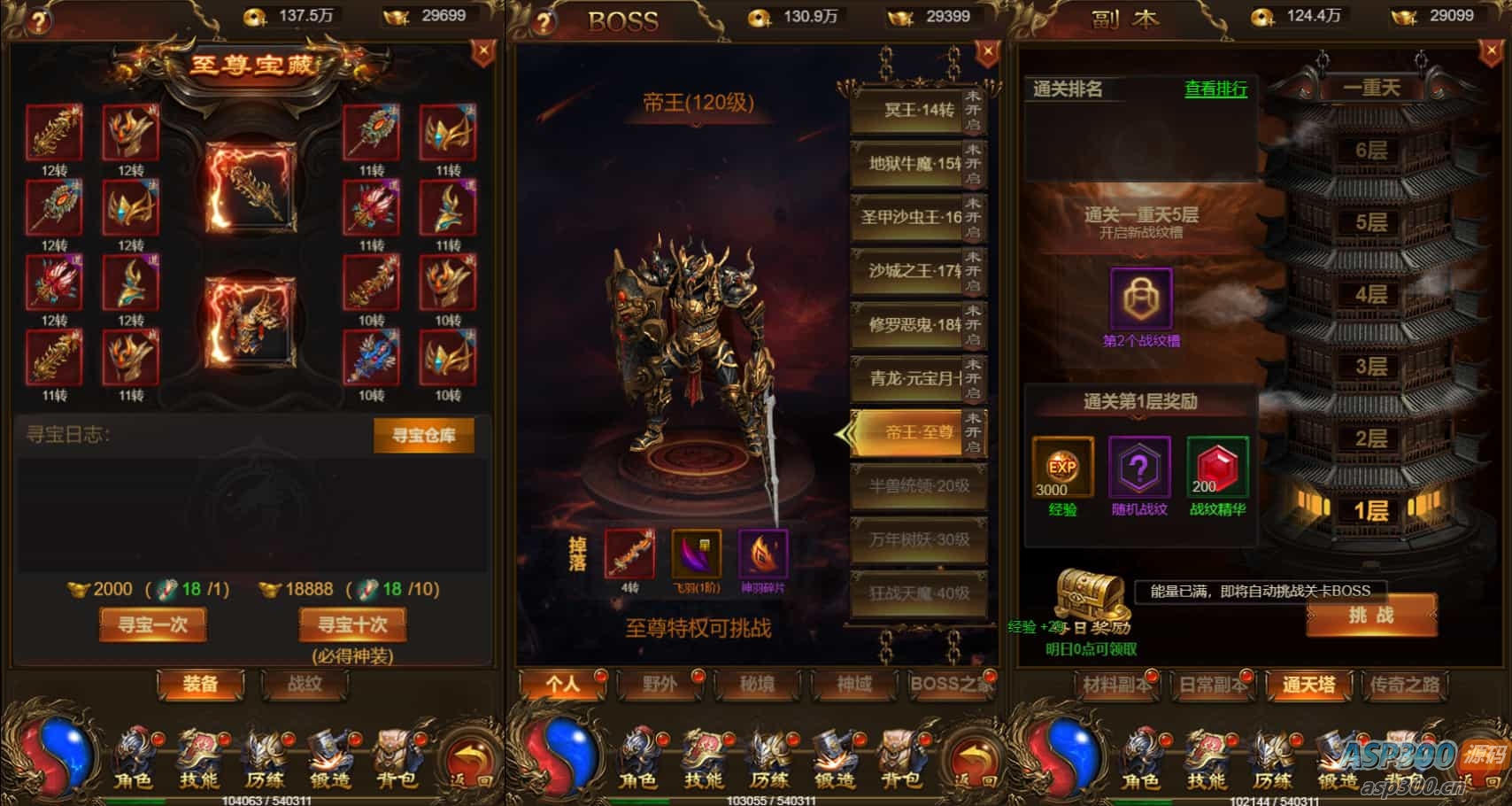Go to the 传奇之路 tab
The image size is (1512, 806).
point(1404,685)
